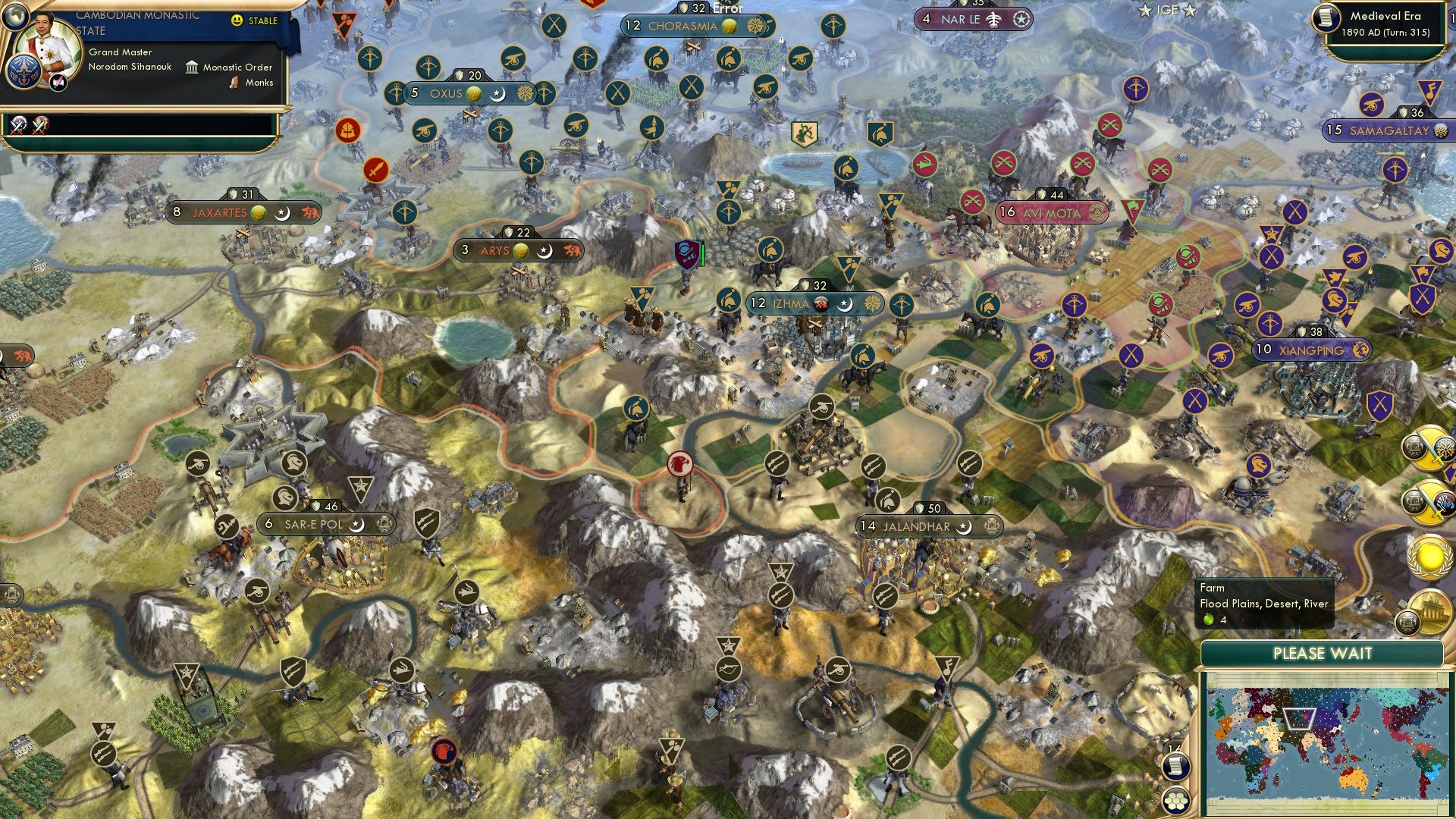Click the Monks praying-hands icon

234,83
